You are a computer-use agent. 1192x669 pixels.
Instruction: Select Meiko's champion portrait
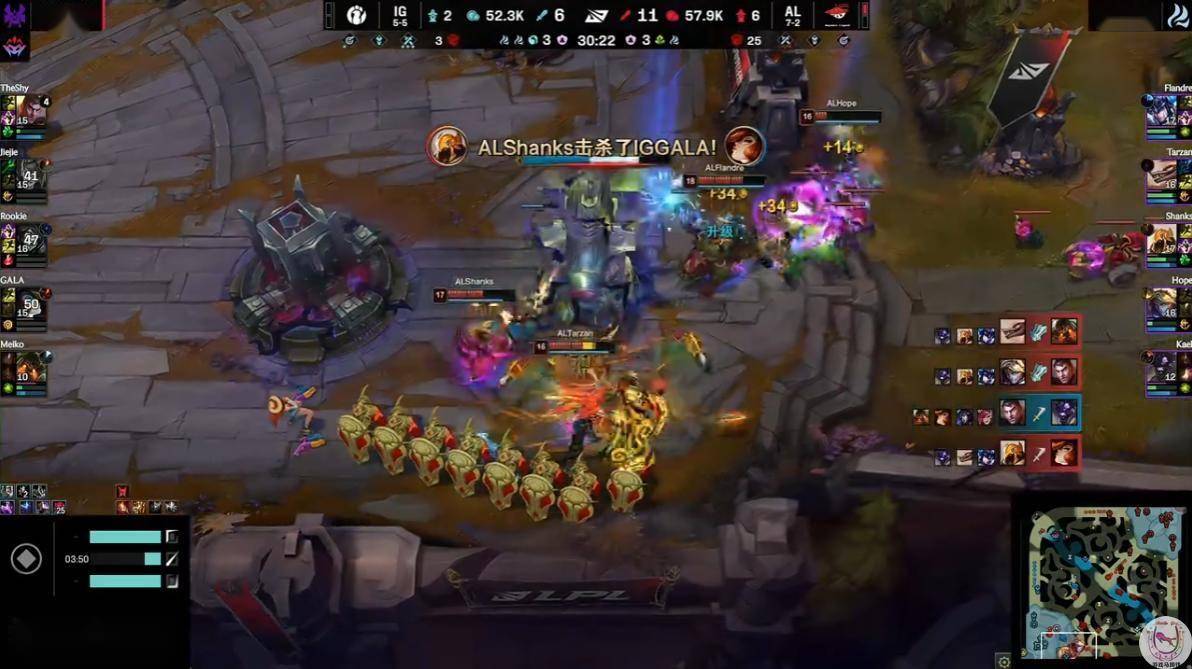tap(30, 365)
